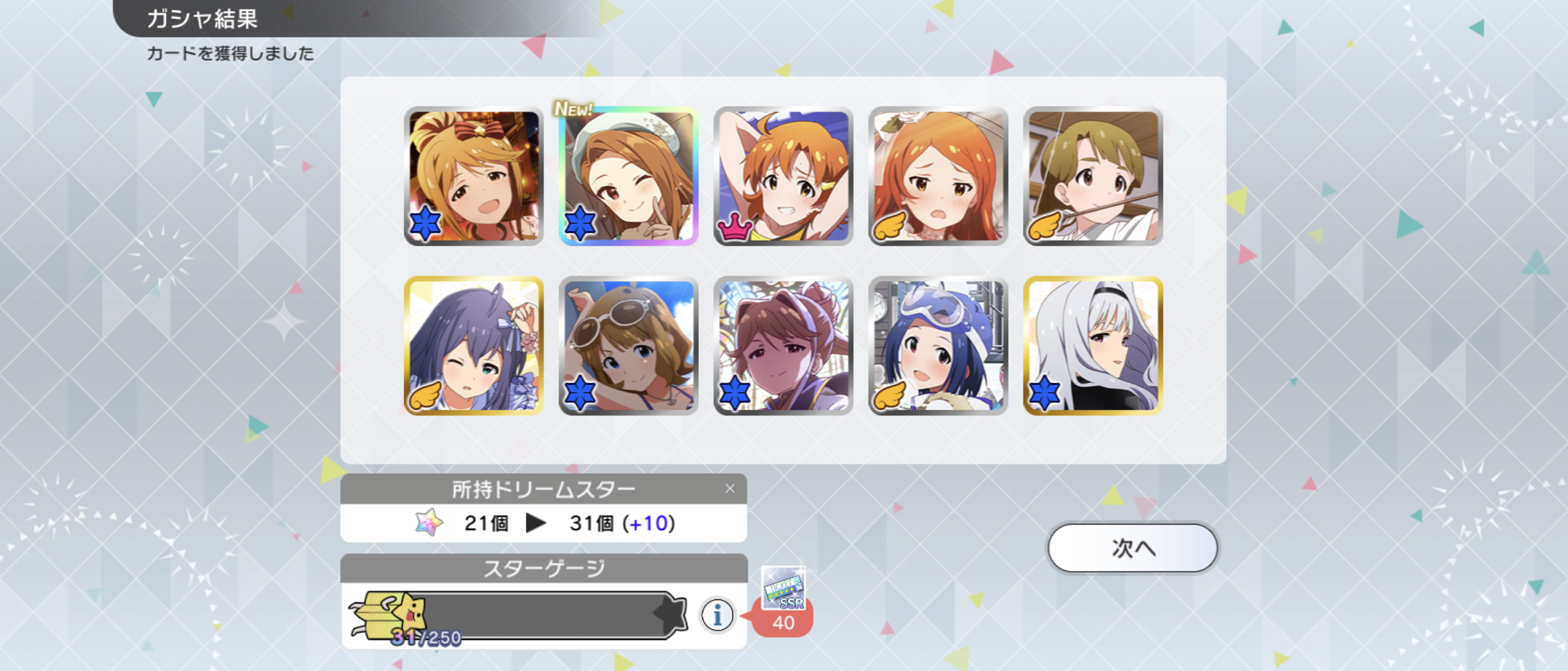The image size is (1568, 671).
Task: Open the blonde girl with striped bow card
Action: click(x=473, y=176)
